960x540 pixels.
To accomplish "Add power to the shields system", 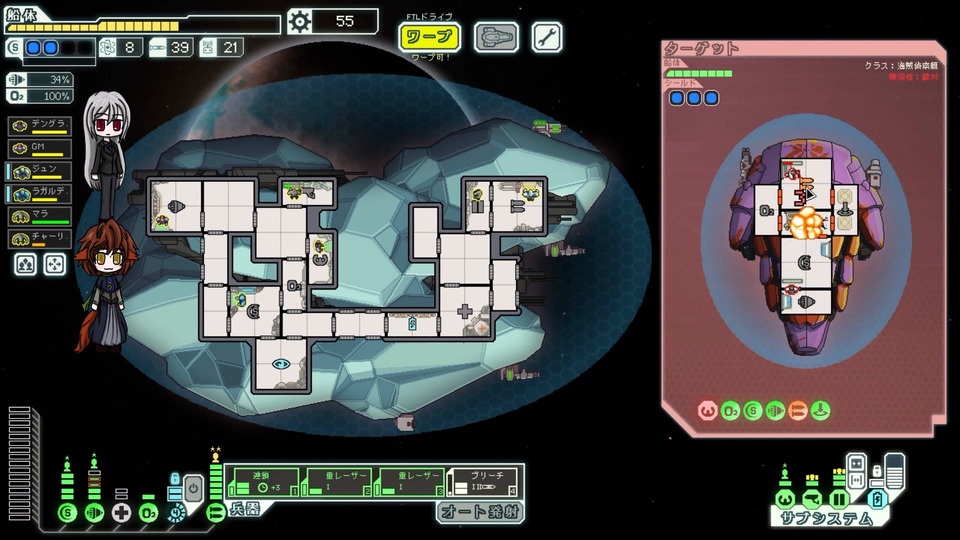I will click(67, 512).
